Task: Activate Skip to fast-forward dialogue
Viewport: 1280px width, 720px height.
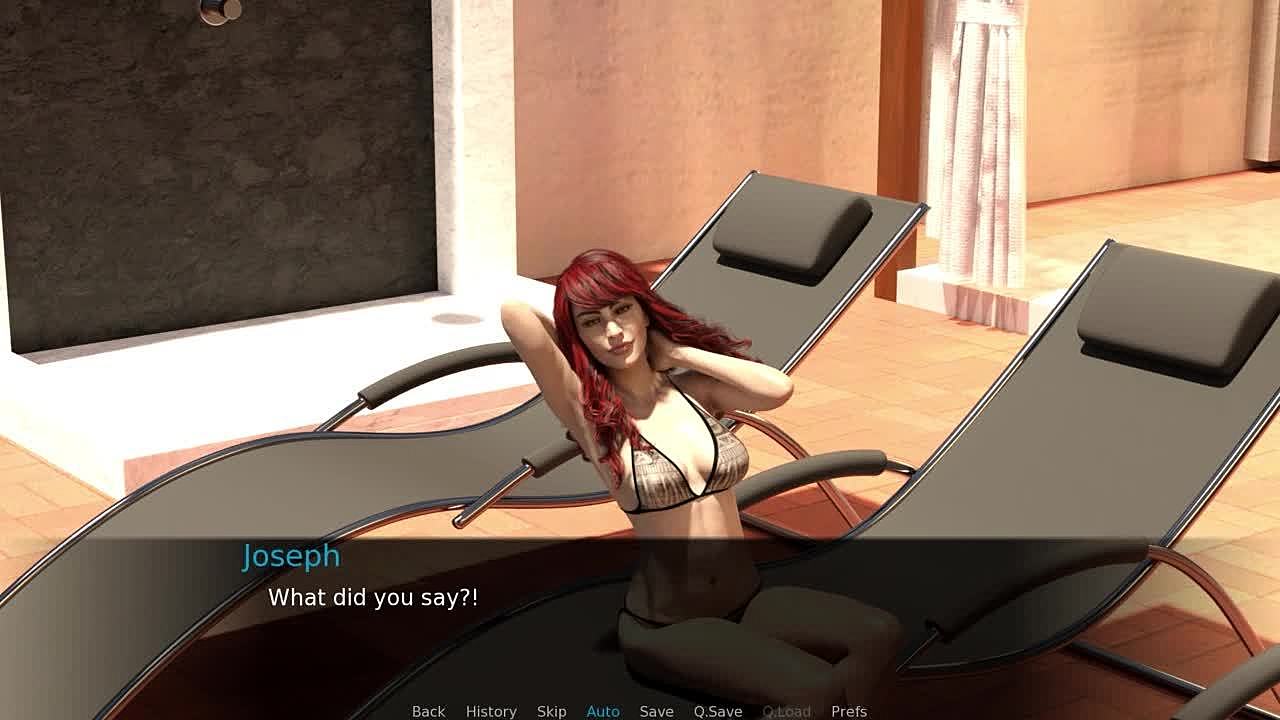Action: (551, 711)
